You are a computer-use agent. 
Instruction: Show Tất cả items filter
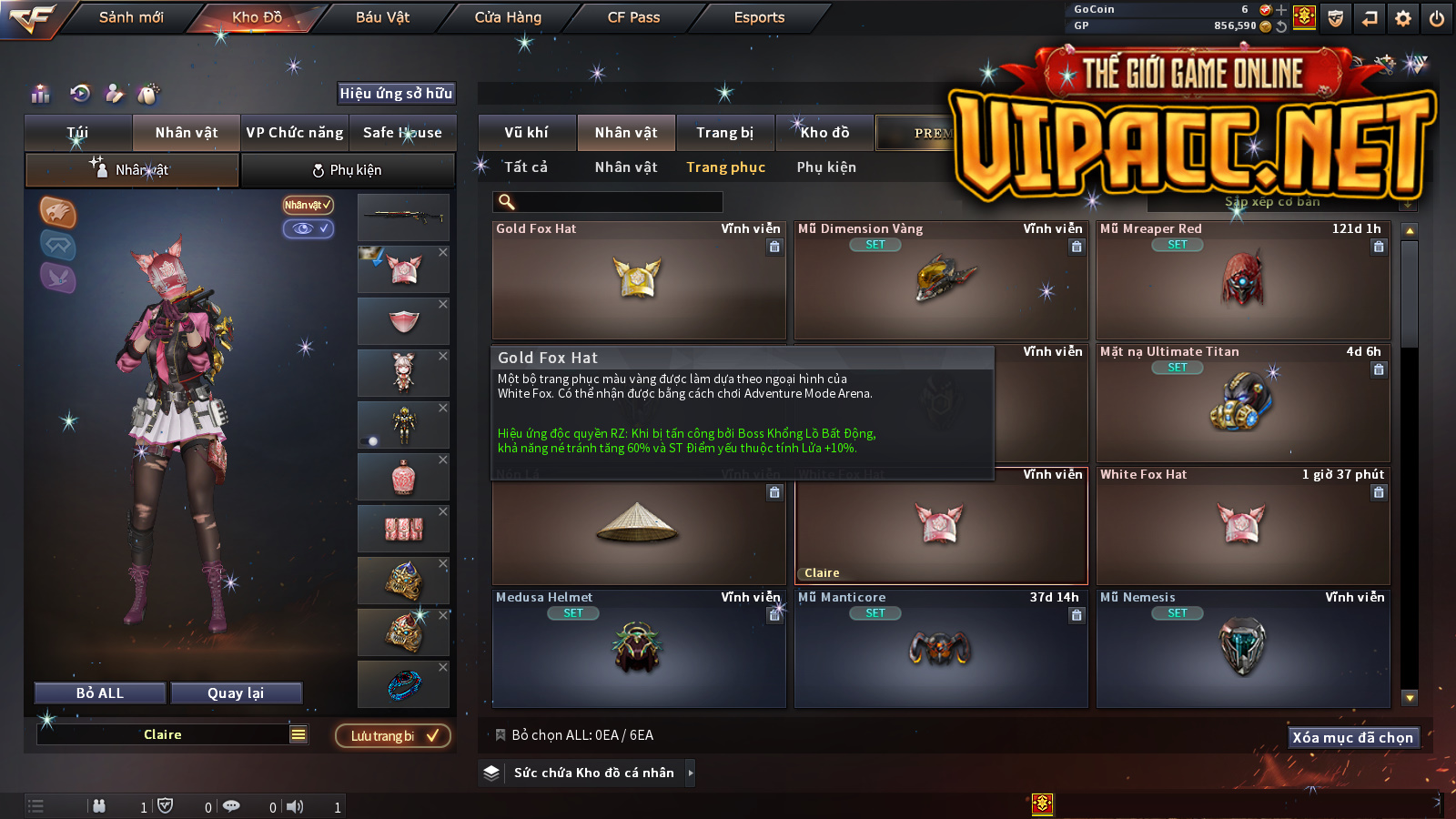click(526, 167)
